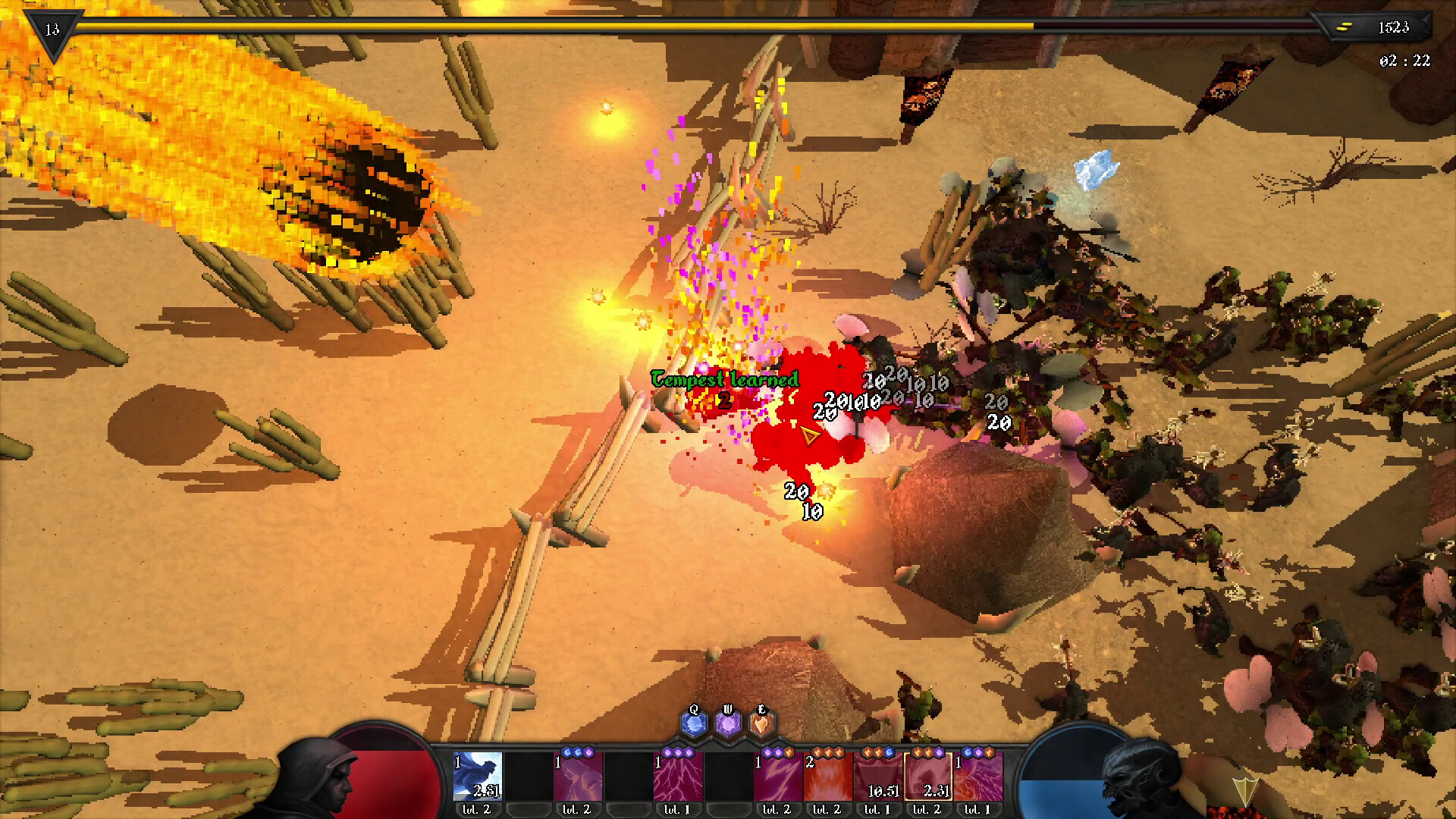This screenshot has width=1456, height=819.
Task: Pick the orange E element orb
Action: click(761, 724)
